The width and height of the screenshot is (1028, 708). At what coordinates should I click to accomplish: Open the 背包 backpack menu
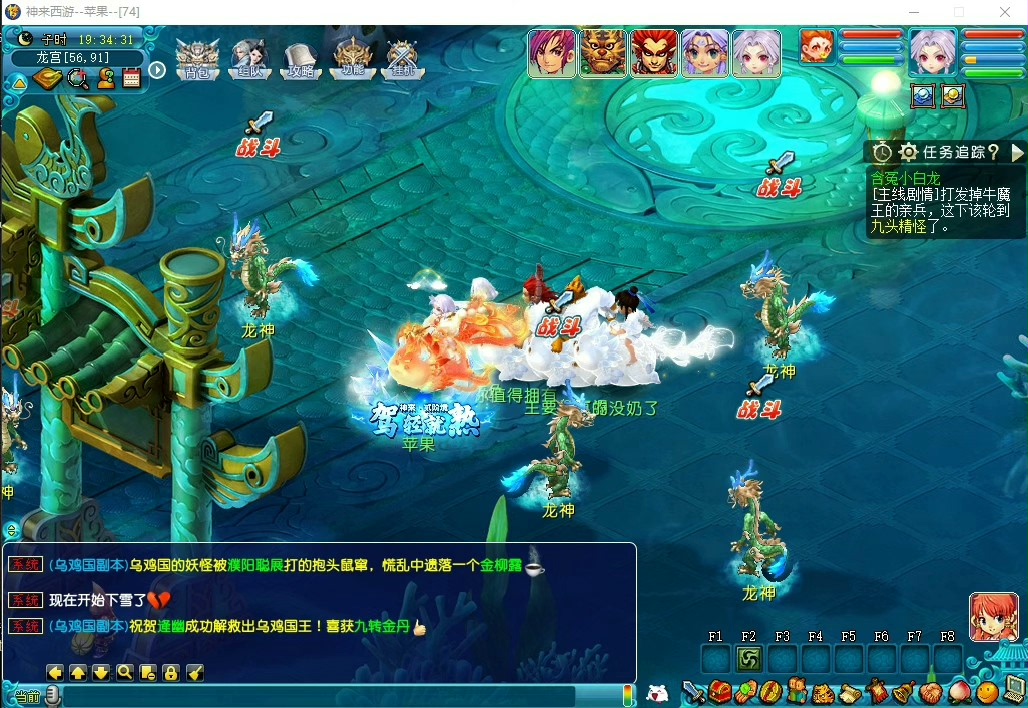[x=197, y=59]
